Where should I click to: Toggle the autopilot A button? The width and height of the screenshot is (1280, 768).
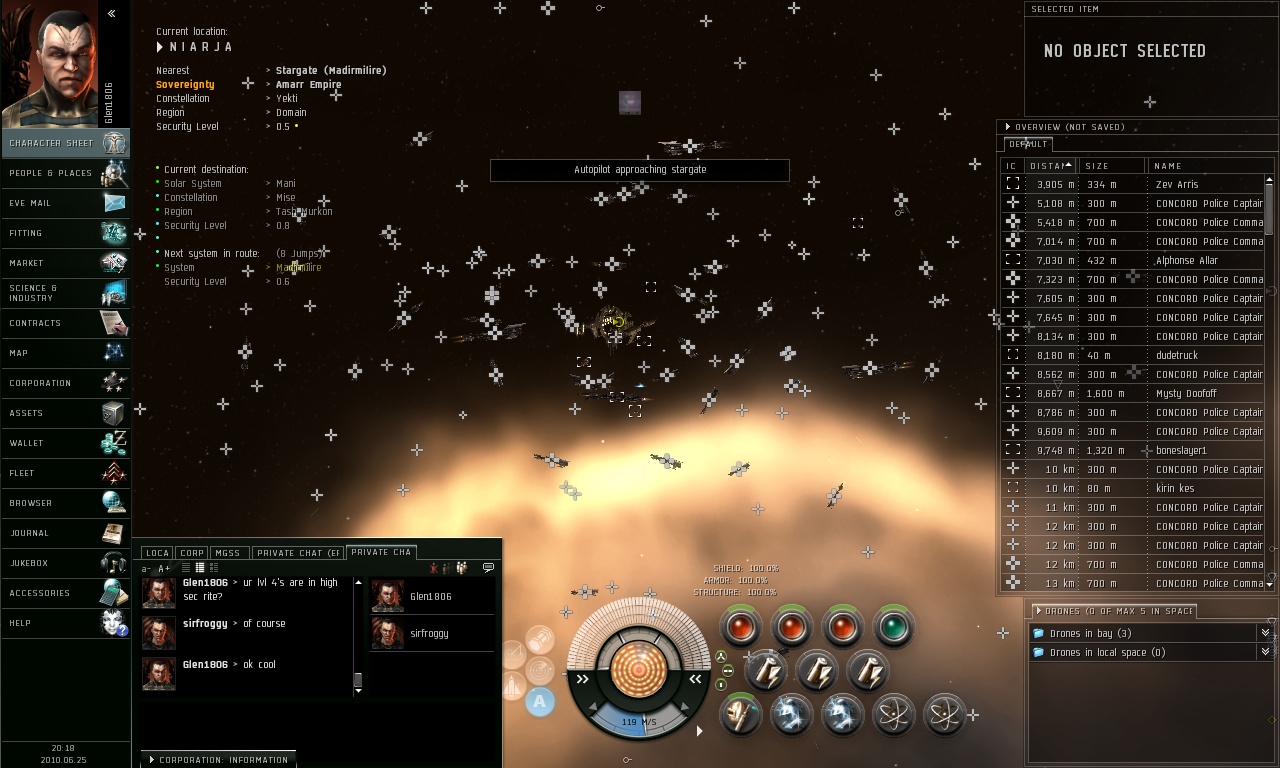click(539, 701)
